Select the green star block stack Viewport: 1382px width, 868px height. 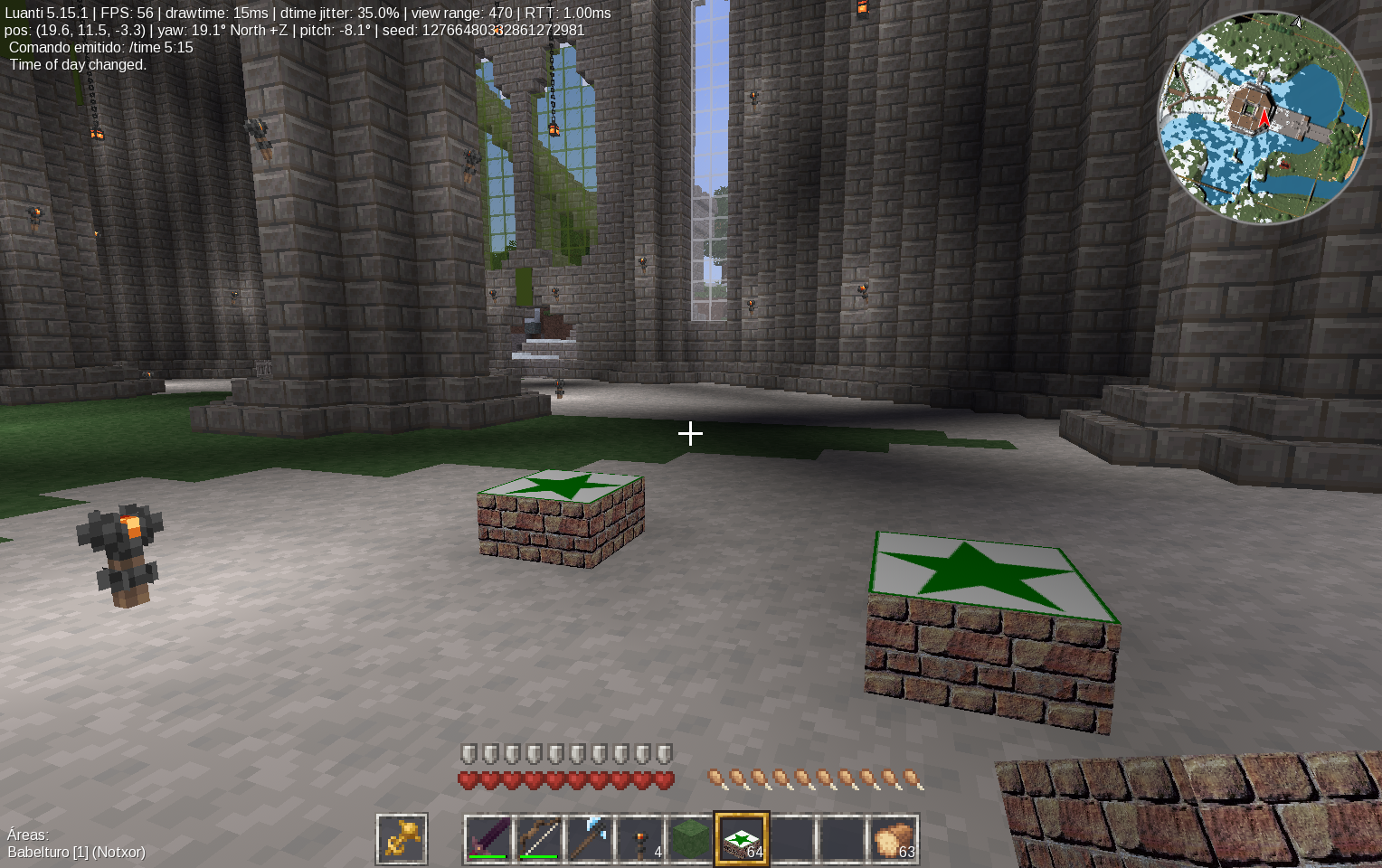(742, 839)
